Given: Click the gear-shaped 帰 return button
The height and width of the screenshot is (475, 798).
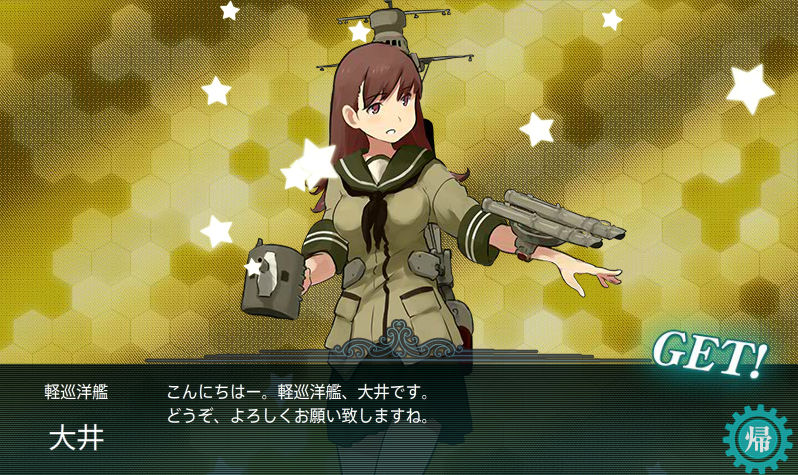Looking at the screenshot, I should (756, 439).
